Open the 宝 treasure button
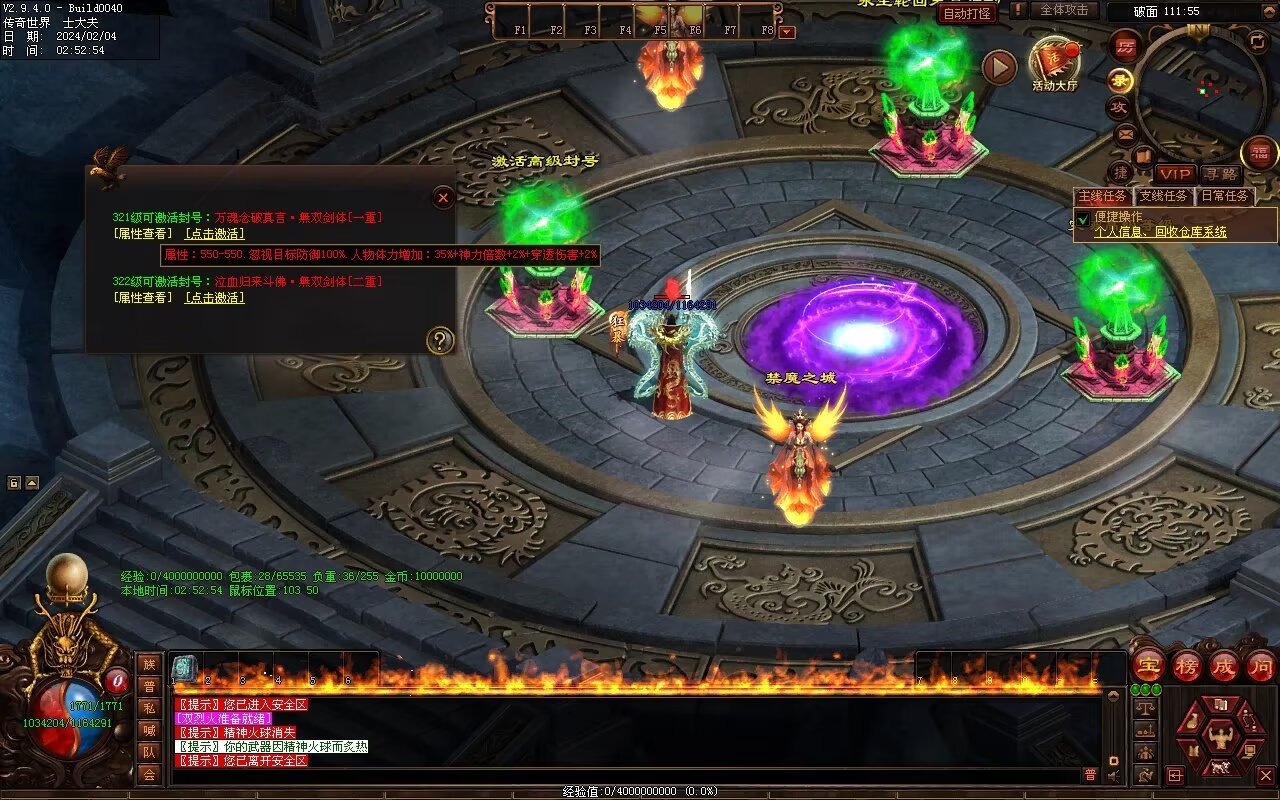The image size is (1280, 800). coord(1149,664)
